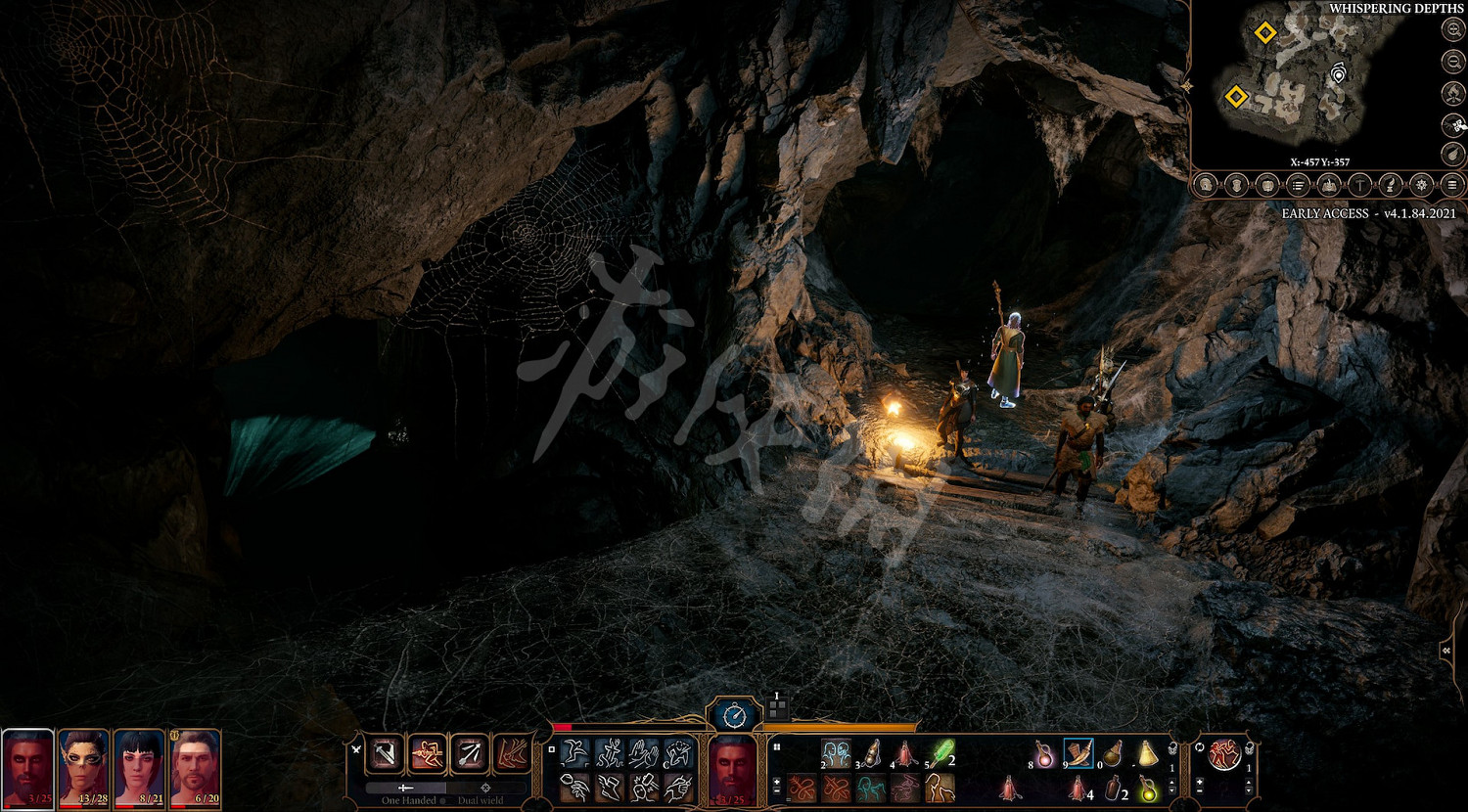Screen dimensions: 1468x812
Task: Zoom in on the minimap
Action: pos(1453,30)
